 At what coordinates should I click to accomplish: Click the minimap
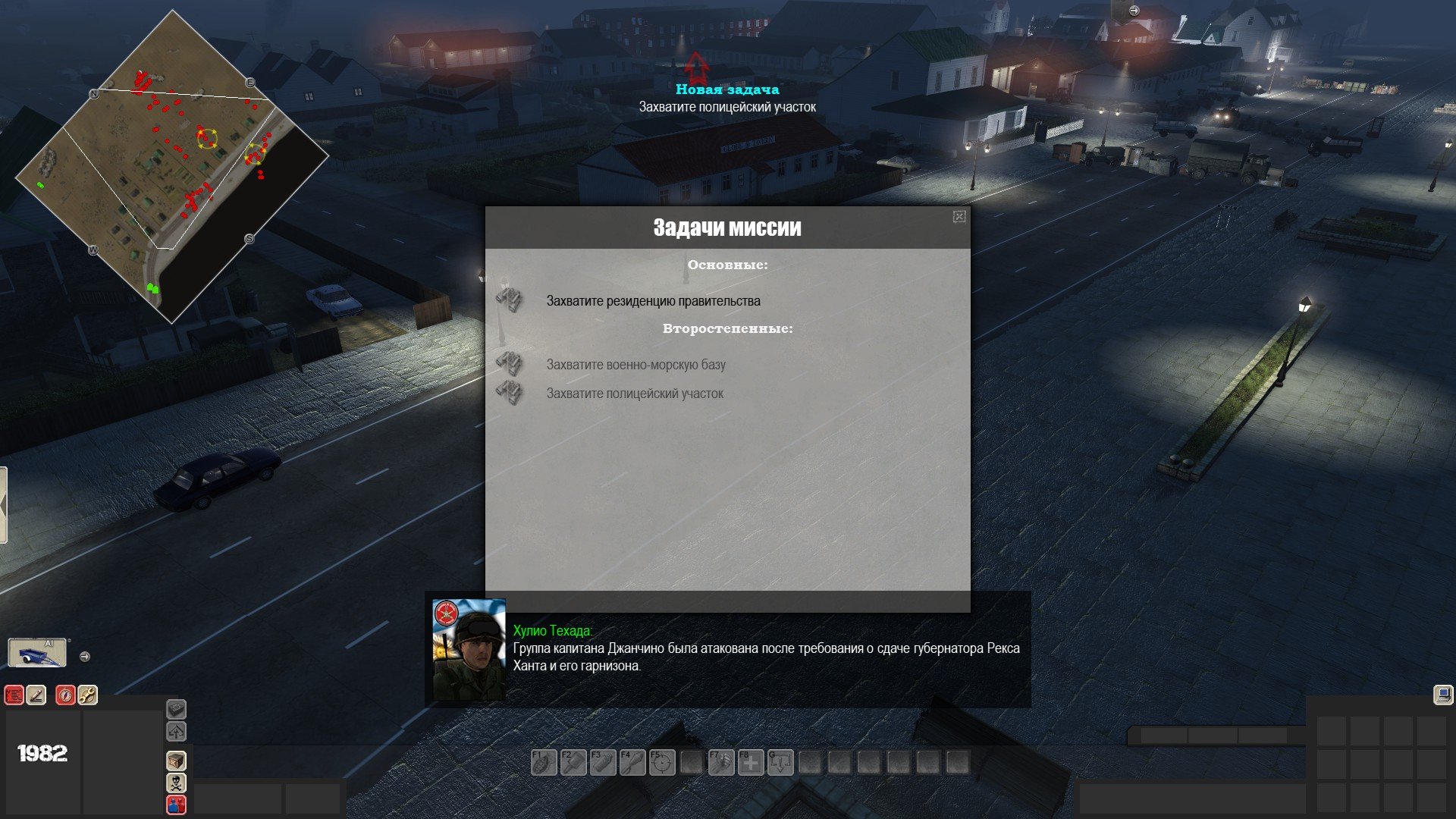[172, 167]
